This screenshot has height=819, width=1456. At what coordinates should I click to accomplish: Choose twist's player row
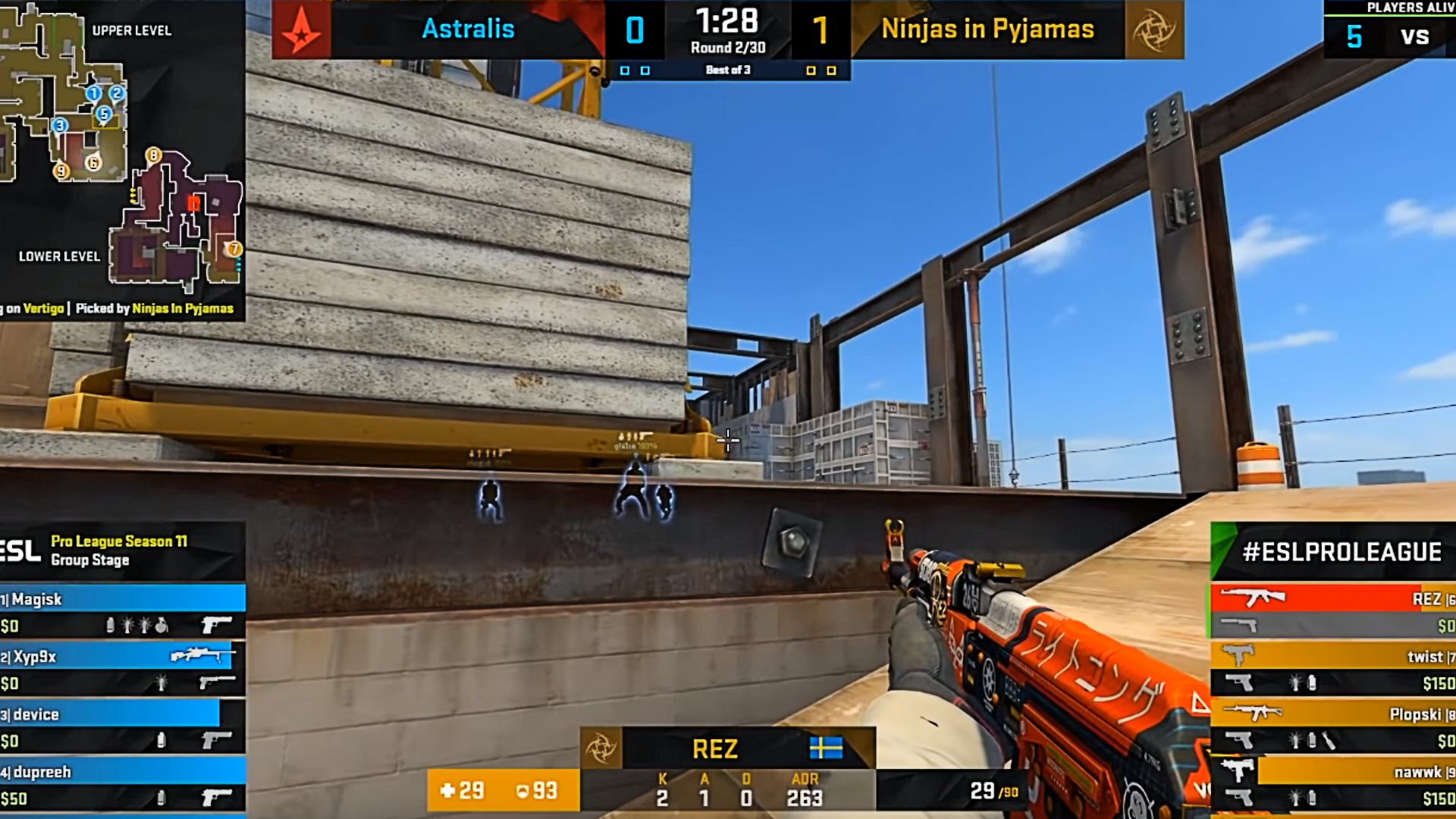(1333, 657)
